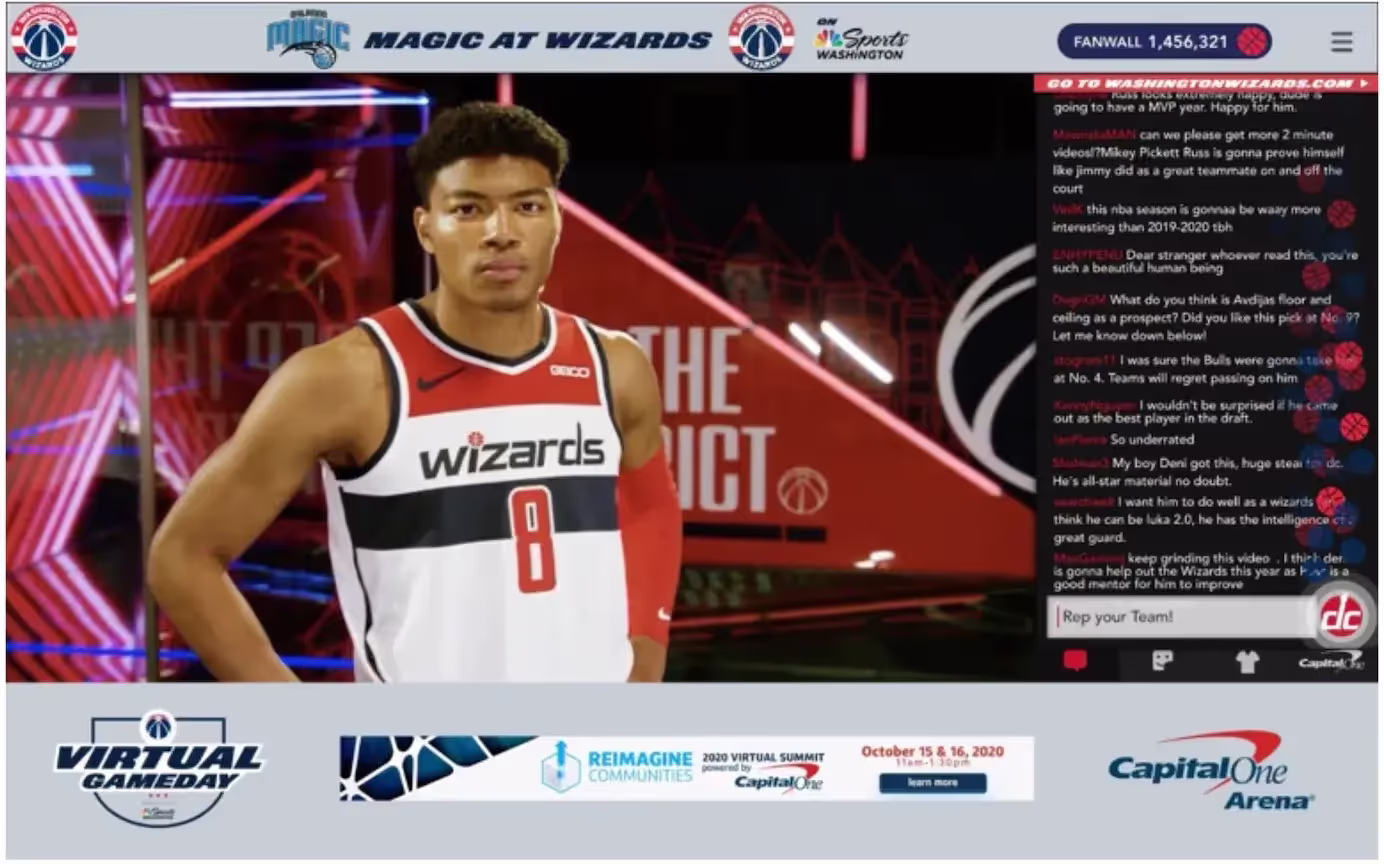Open the Fanwall counter button
This screenshot has width=1384, height=864.
point(1164,42)
